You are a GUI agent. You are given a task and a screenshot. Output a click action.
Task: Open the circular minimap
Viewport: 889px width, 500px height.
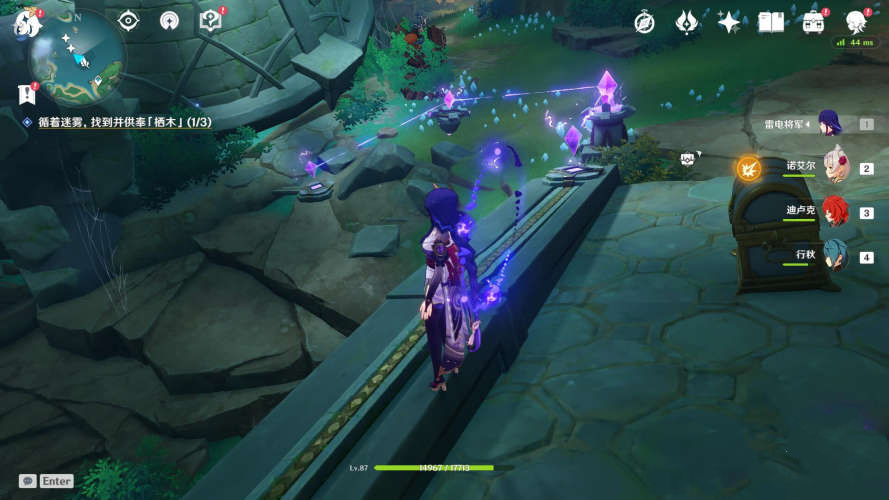77,57
